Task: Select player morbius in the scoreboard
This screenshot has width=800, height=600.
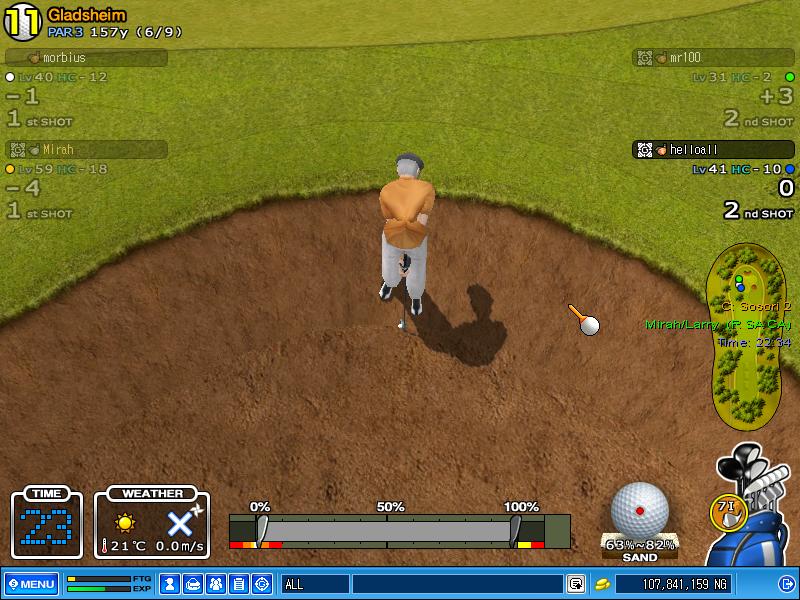Action: click(86, 58)
